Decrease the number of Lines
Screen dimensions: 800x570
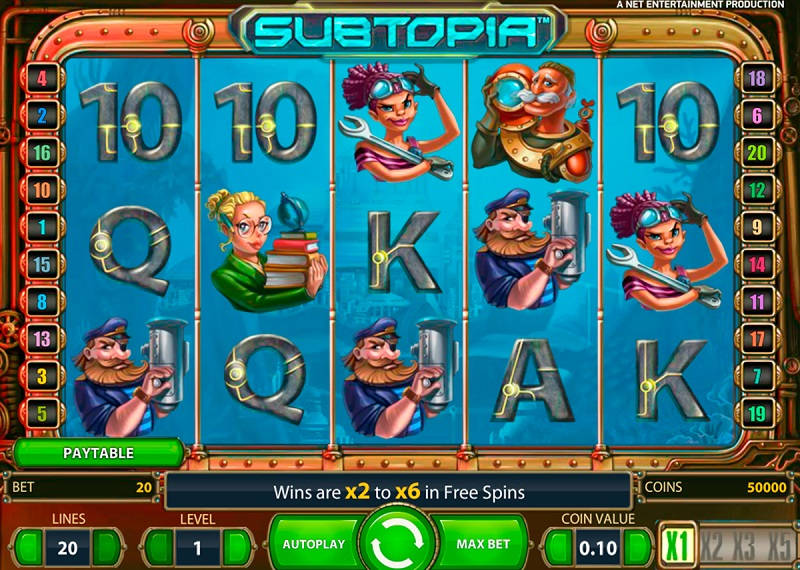(31, 547)
